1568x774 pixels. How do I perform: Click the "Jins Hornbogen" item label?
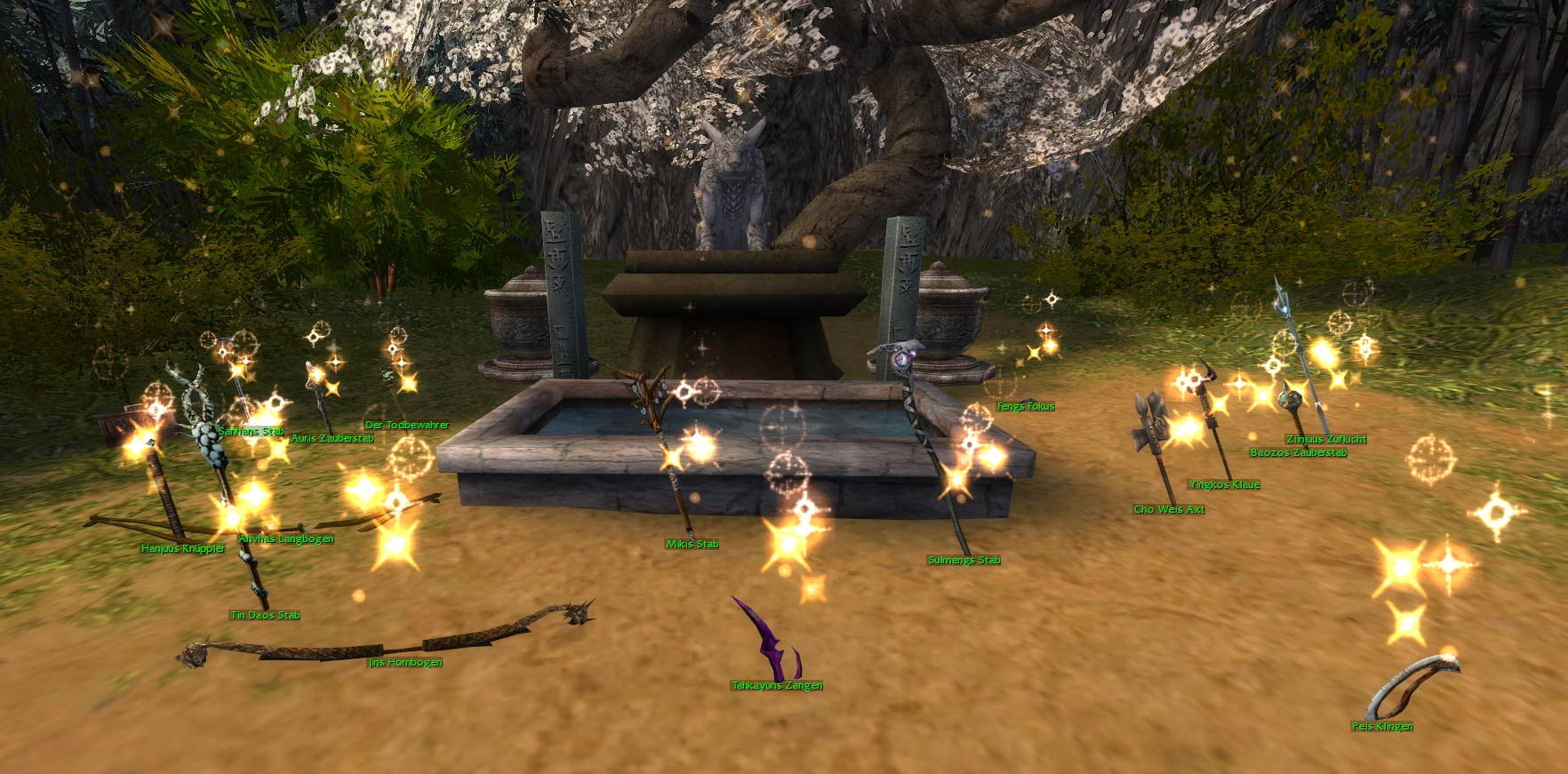(405, 663)
